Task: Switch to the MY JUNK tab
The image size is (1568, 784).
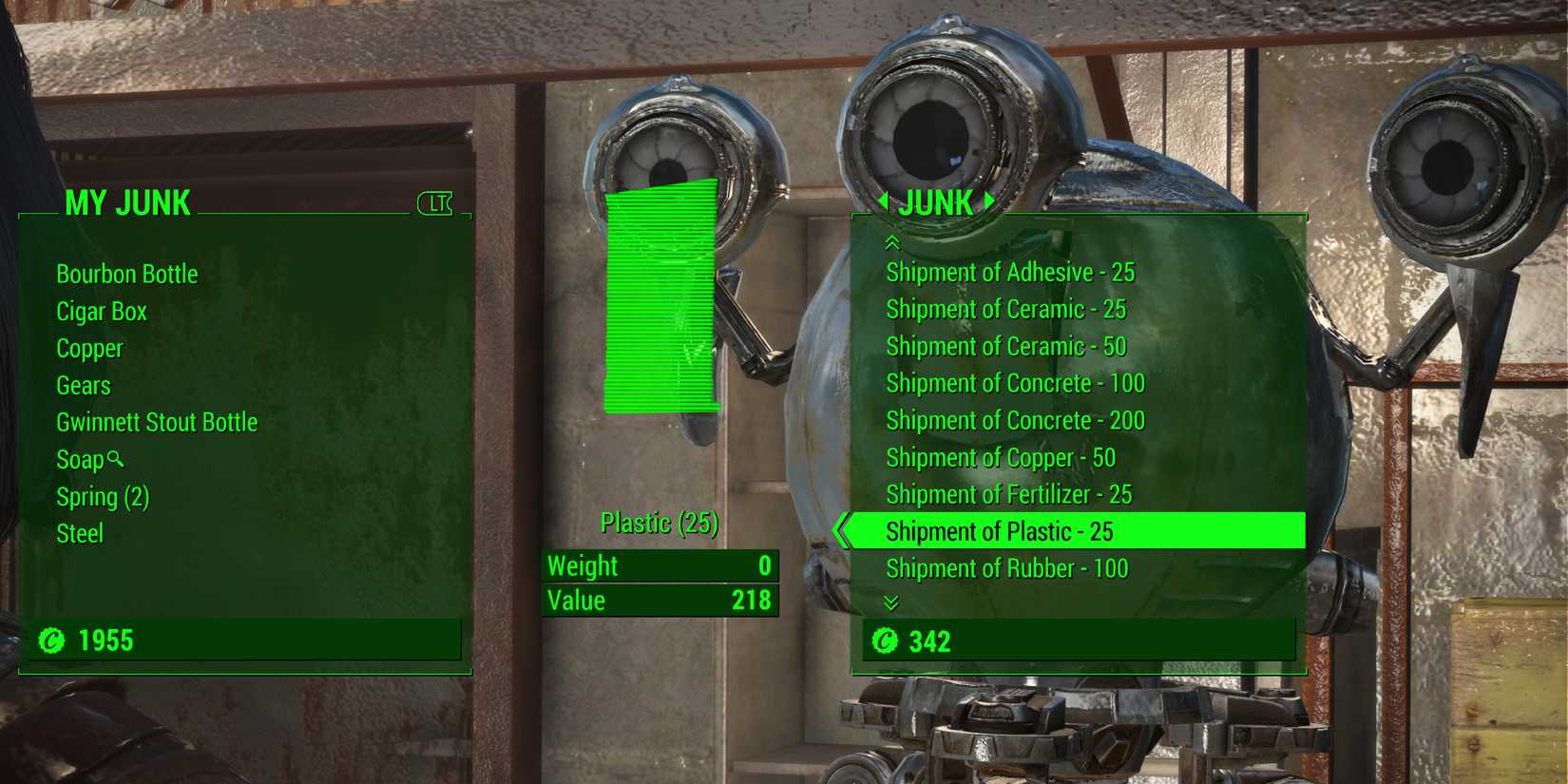Action: [x=126, y=202]
